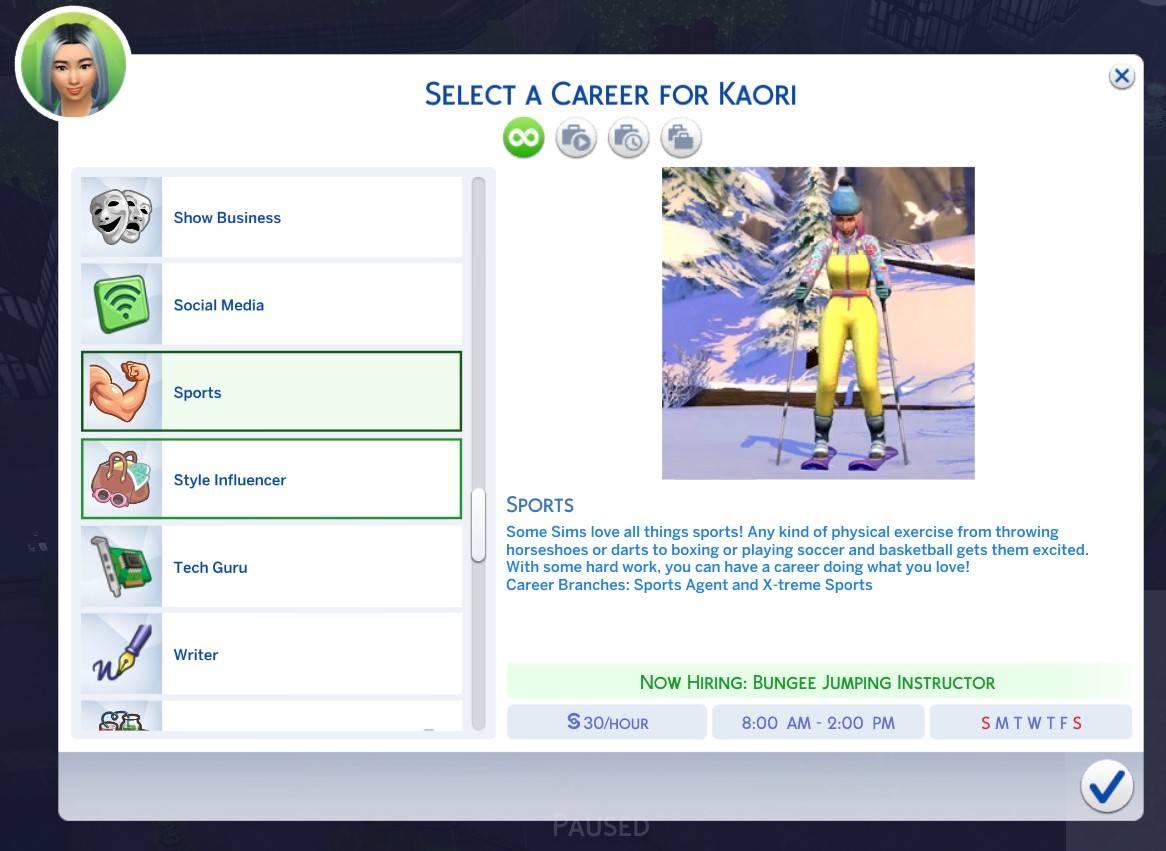Click the career list scrollbar handle
Viewport: 1166px width, 851px height.
478,525
